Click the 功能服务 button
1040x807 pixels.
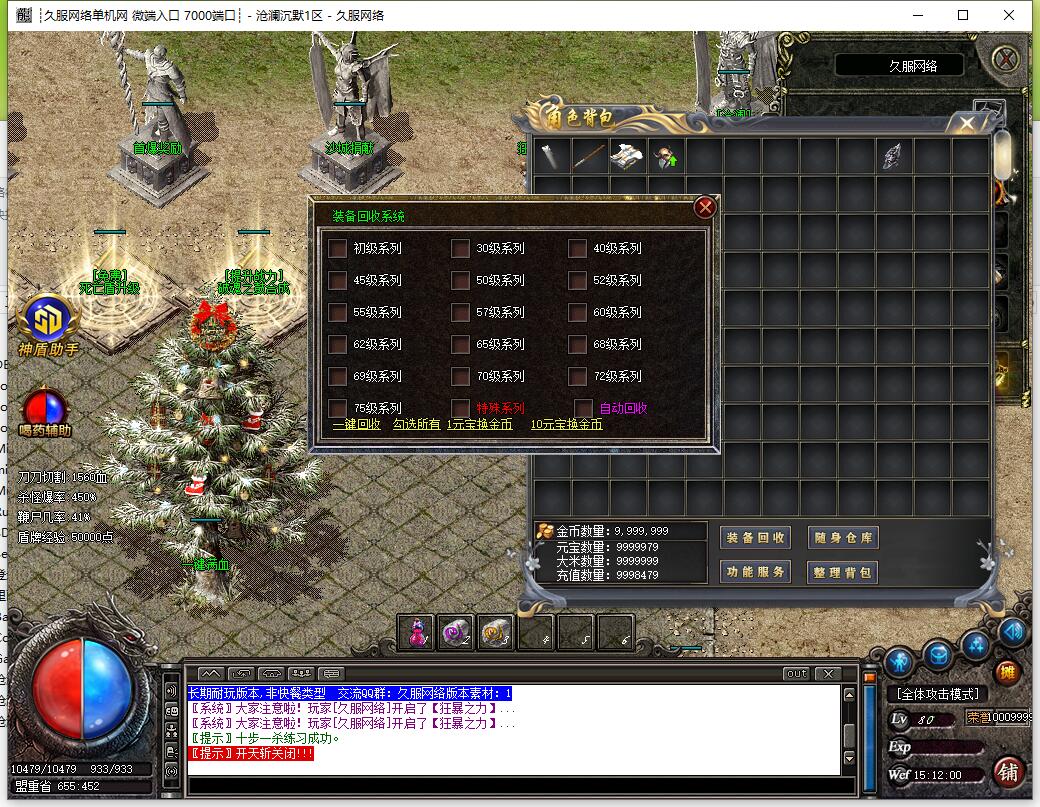(x=756, y=572)
